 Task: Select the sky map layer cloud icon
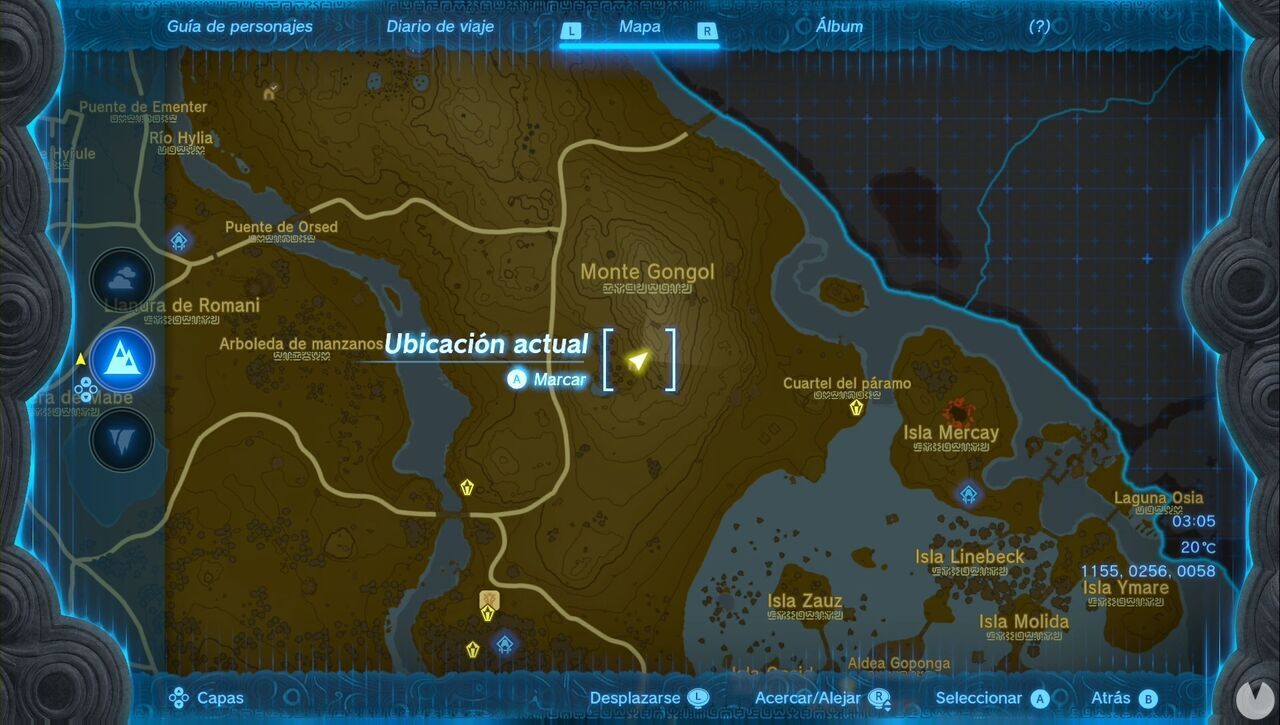click(120, 279)
